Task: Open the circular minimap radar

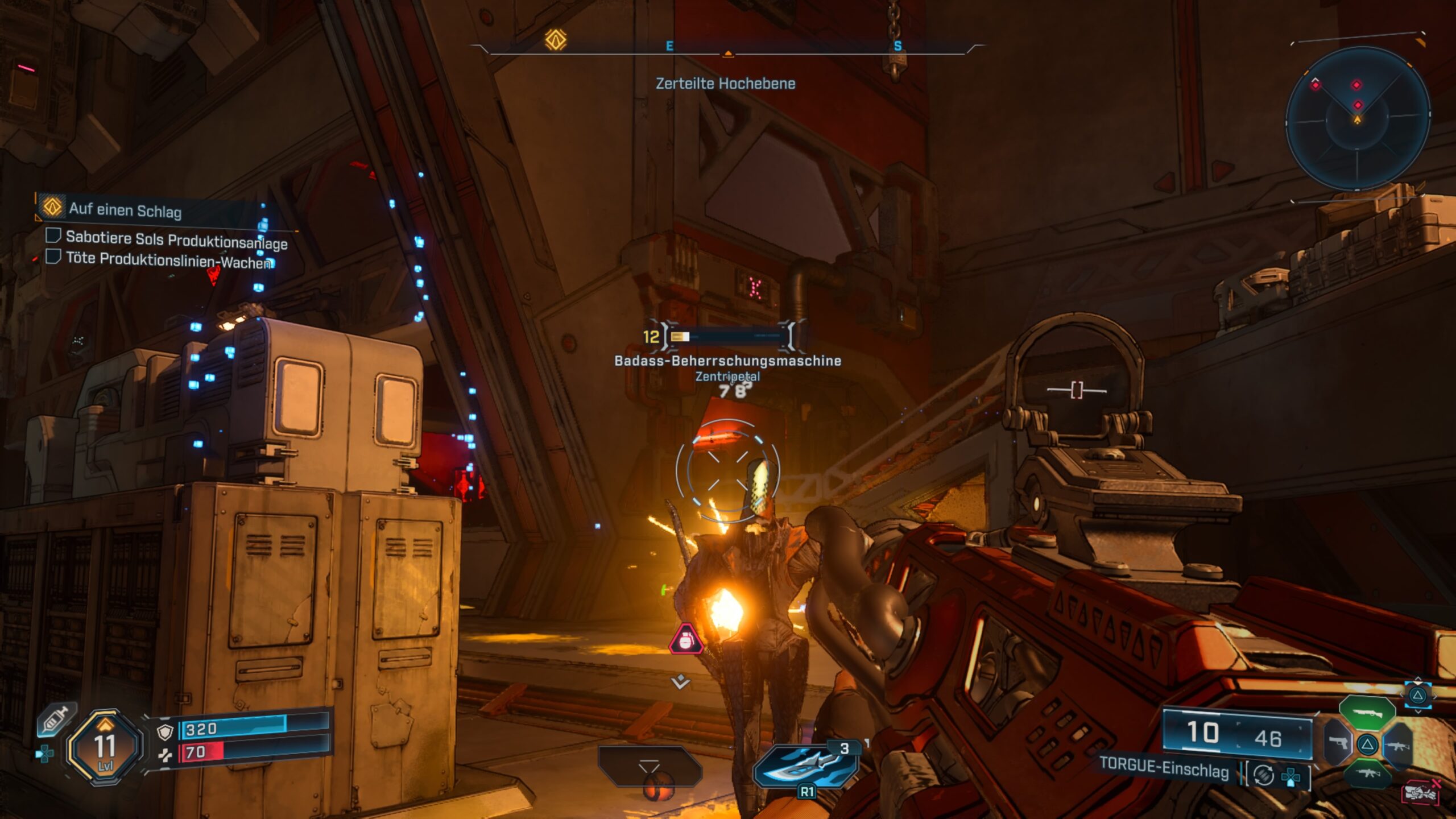Action: (1357, 119)
